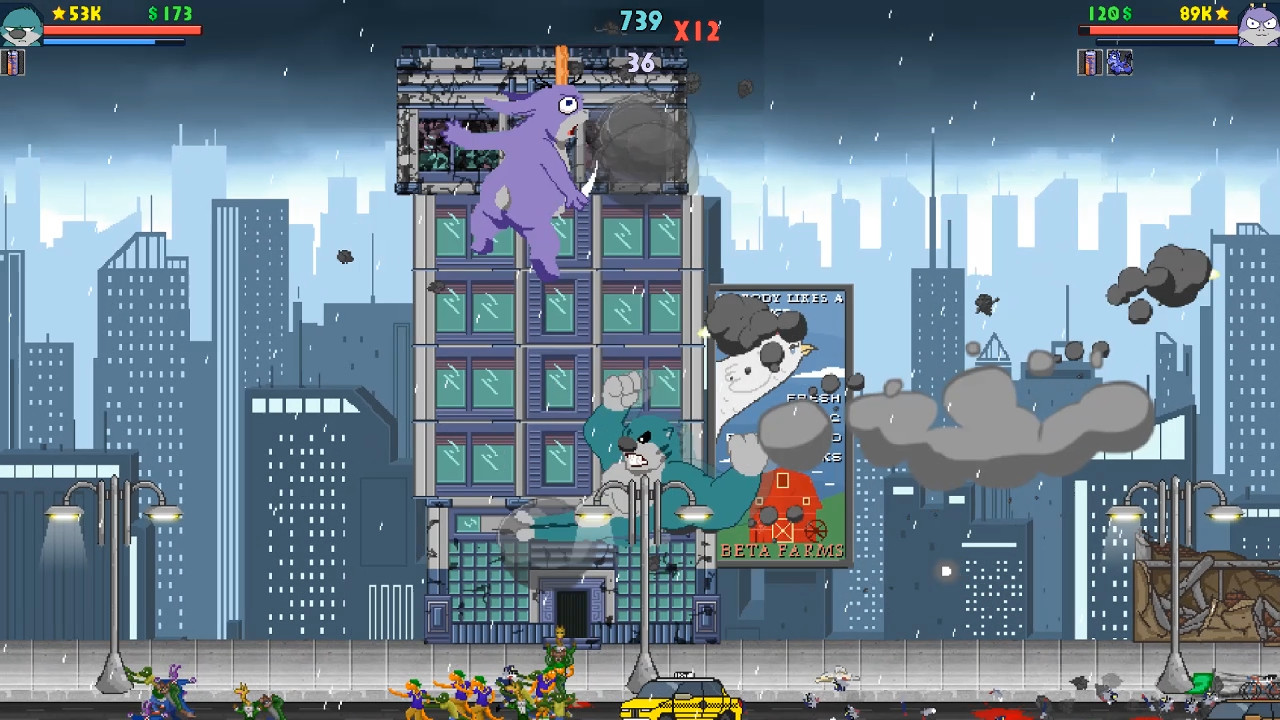Click the 120$ cash counter for player two
The image size is (1280, 720).
(x=1108, y=13)
